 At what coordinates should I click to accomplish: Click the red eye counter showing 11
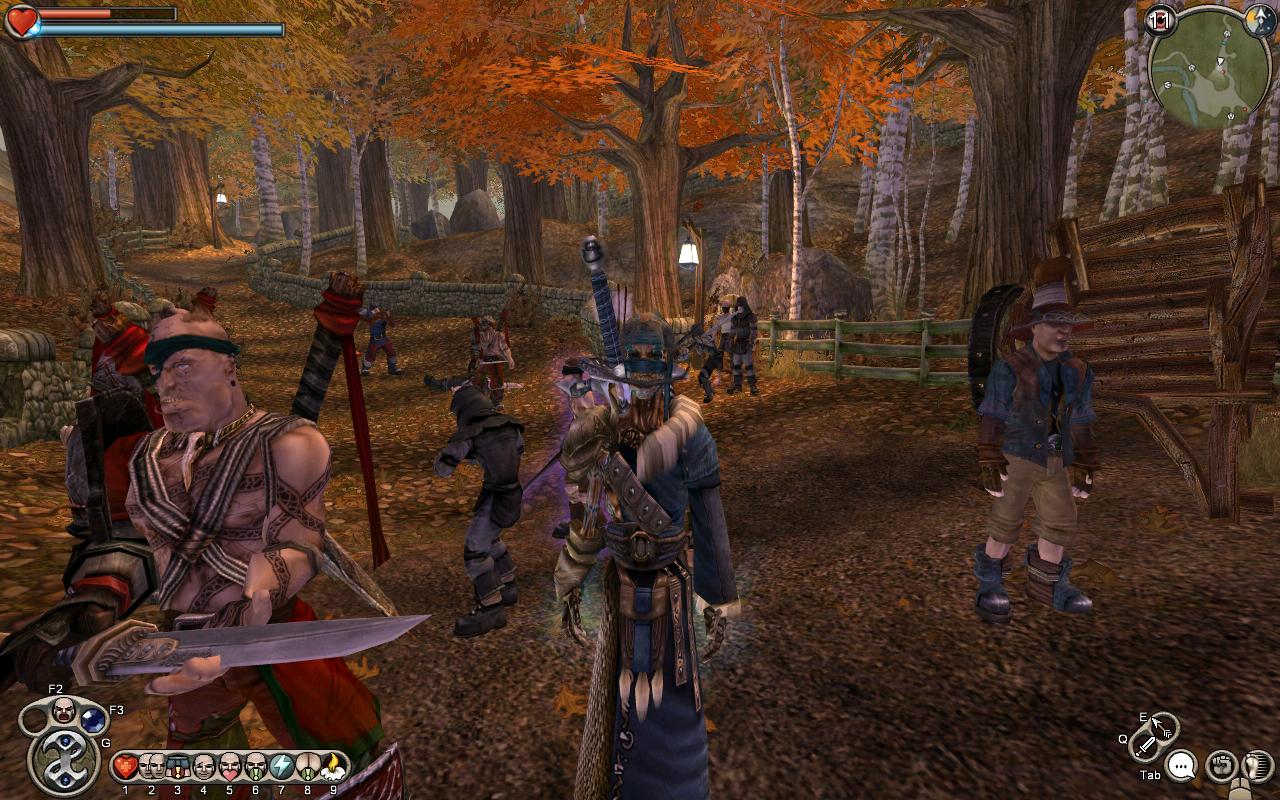[x=1161, y=20]
